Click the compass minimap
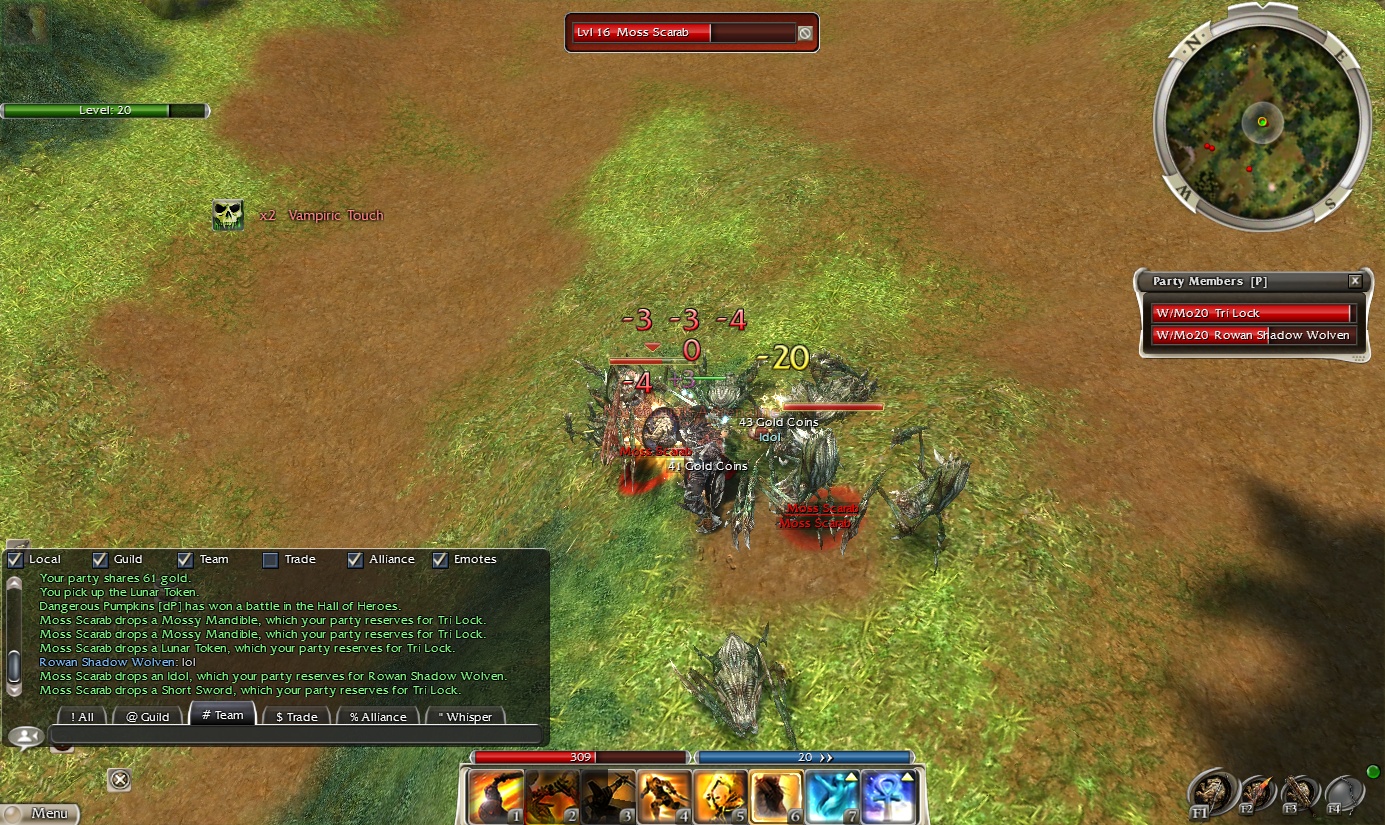Image resolution: width=1385 pixels, height=825 pixels. click(1262, 122)
